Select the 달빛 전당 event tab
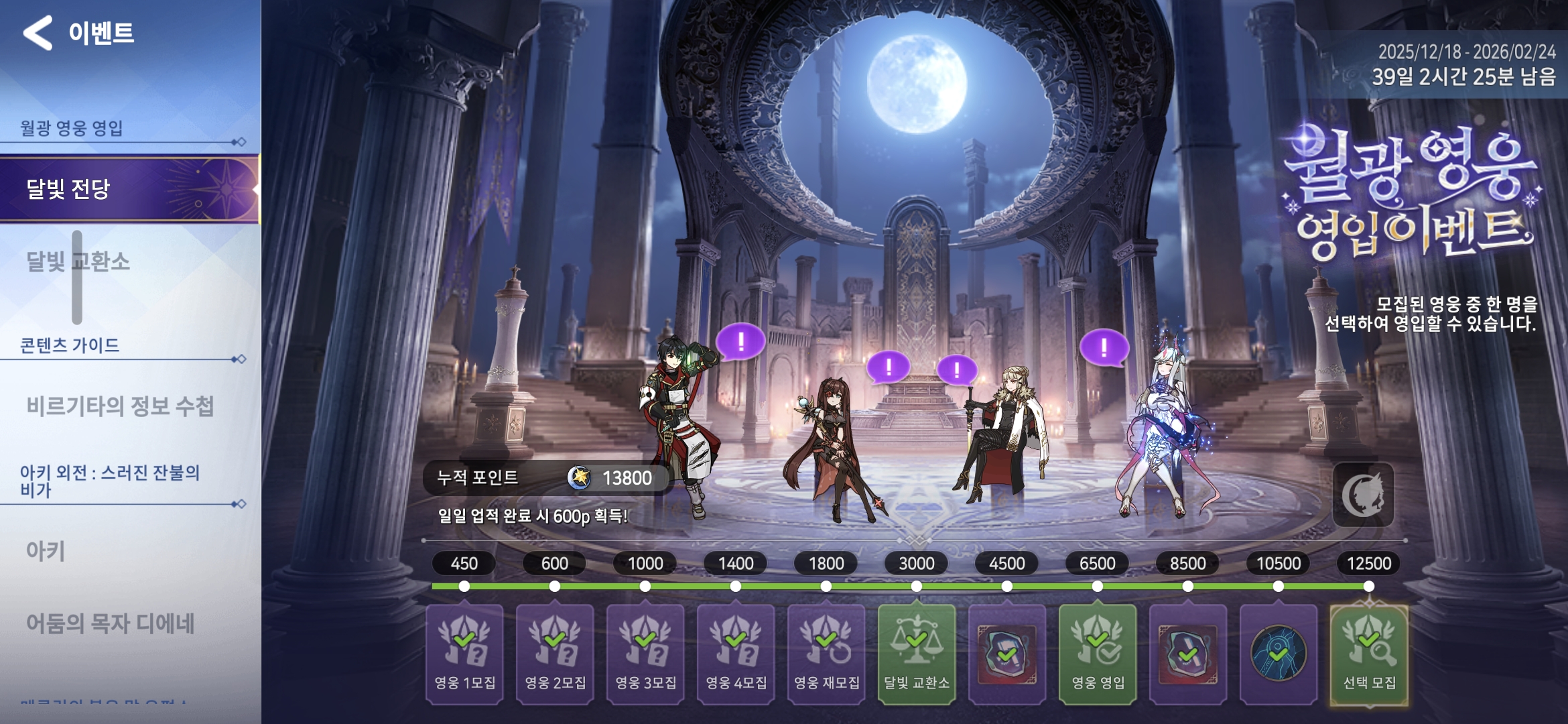Image resolution: width=1568 pixels, height=724 pixels. [129, 189]
